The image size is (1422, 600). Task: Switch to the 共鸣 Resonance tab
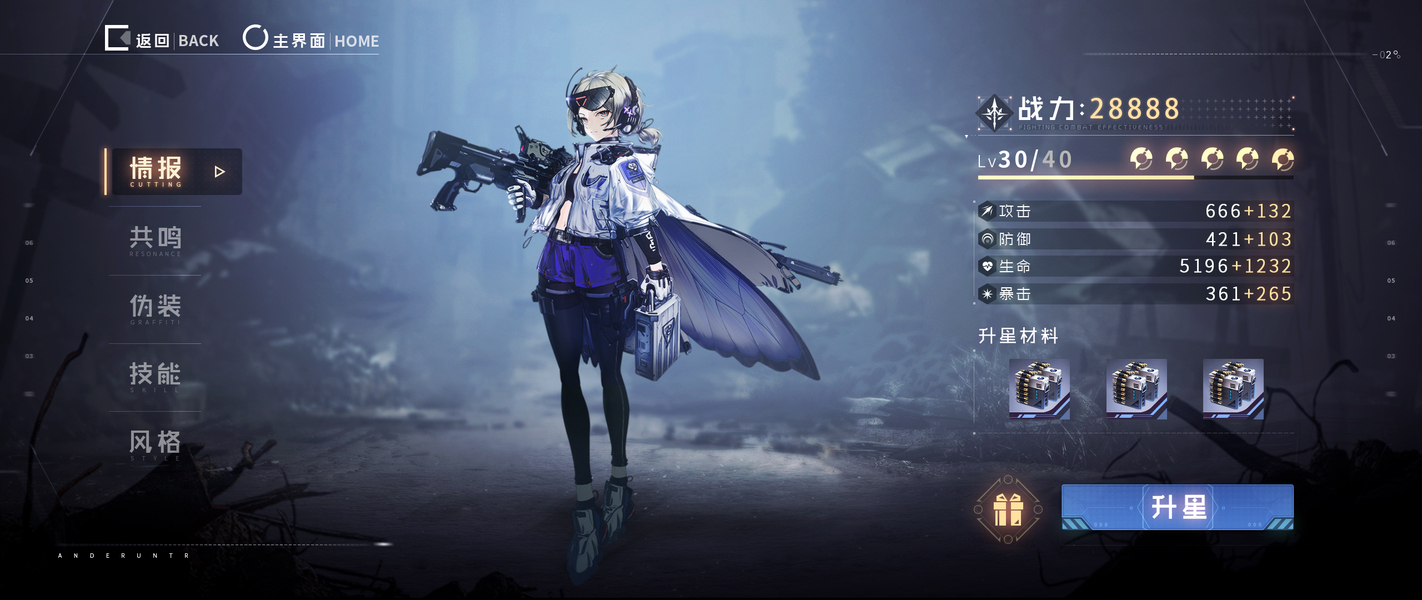pyautogui.click(x=155, y=240)
